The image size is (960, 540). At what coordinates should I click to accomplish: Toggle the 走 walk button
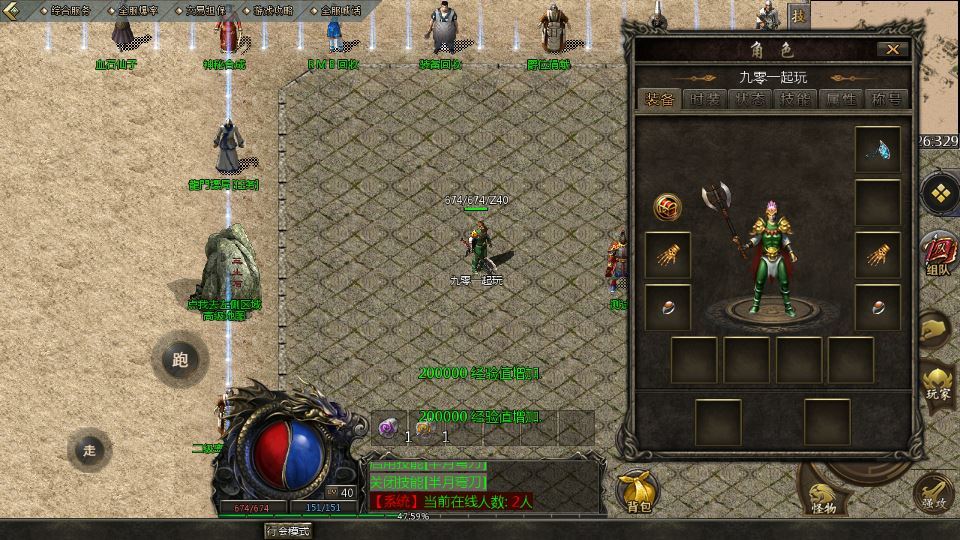click(x=90, y=450)
